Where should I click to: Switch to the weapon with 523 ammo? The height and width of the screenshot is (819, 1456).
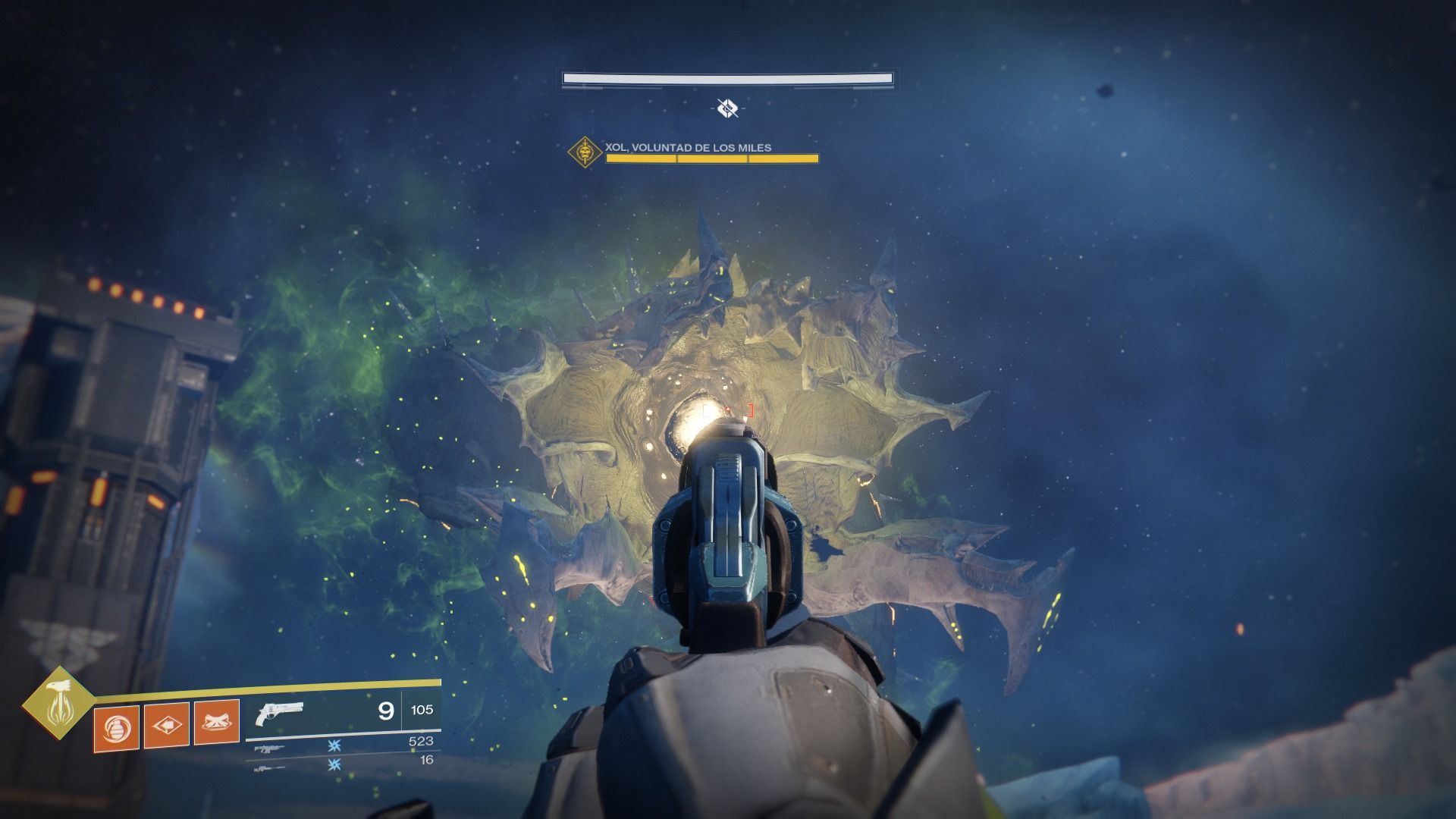(x=270, y=748)
